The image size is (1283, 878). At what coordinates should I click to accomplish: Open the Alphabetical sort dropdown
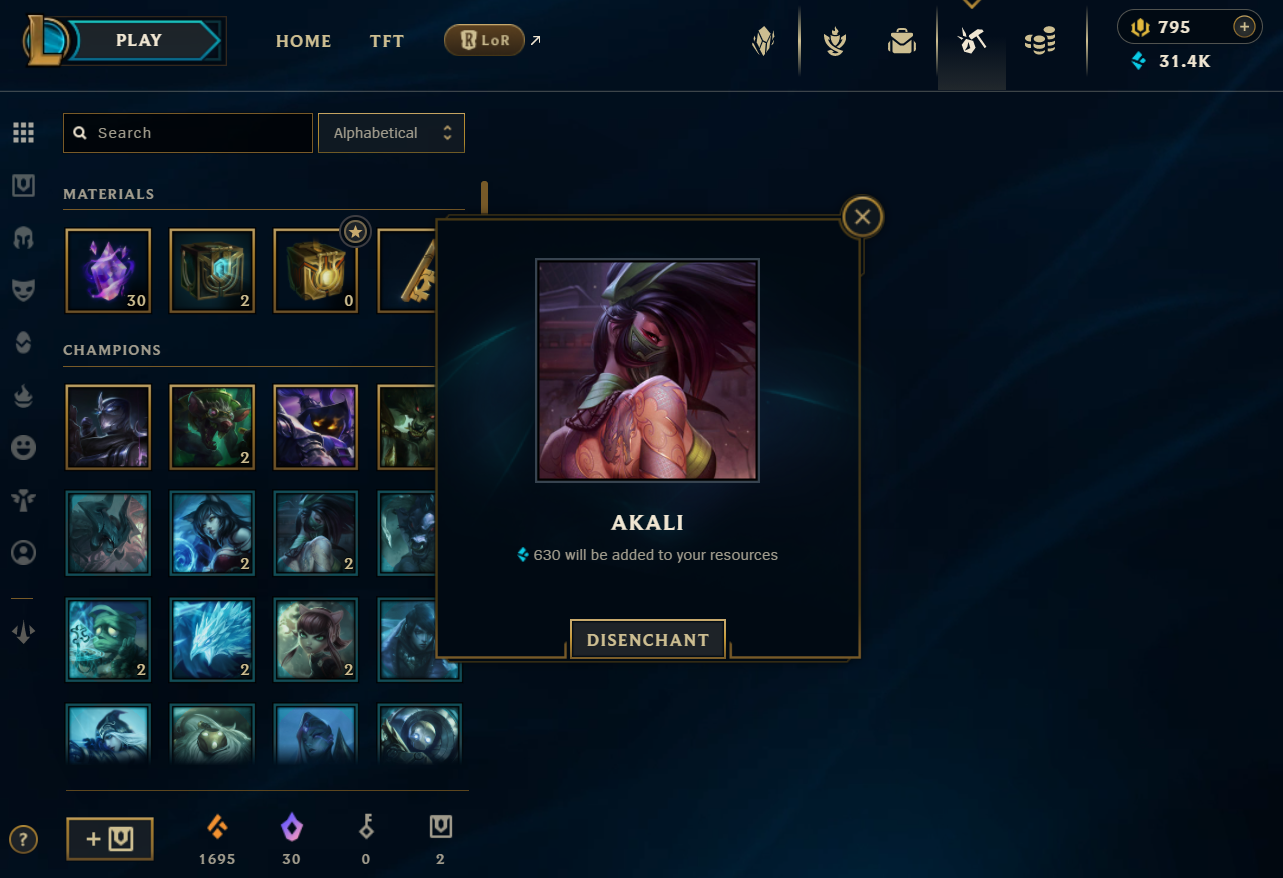pyautogui.click(x=391, y=132)
